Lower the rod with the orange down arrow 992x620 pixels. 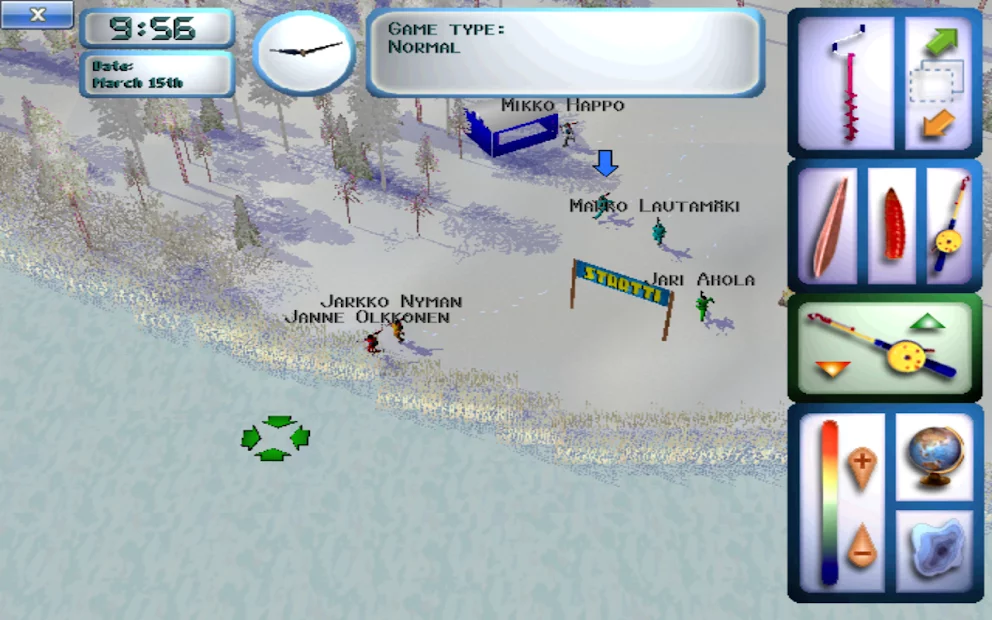[x=832, y=368]
